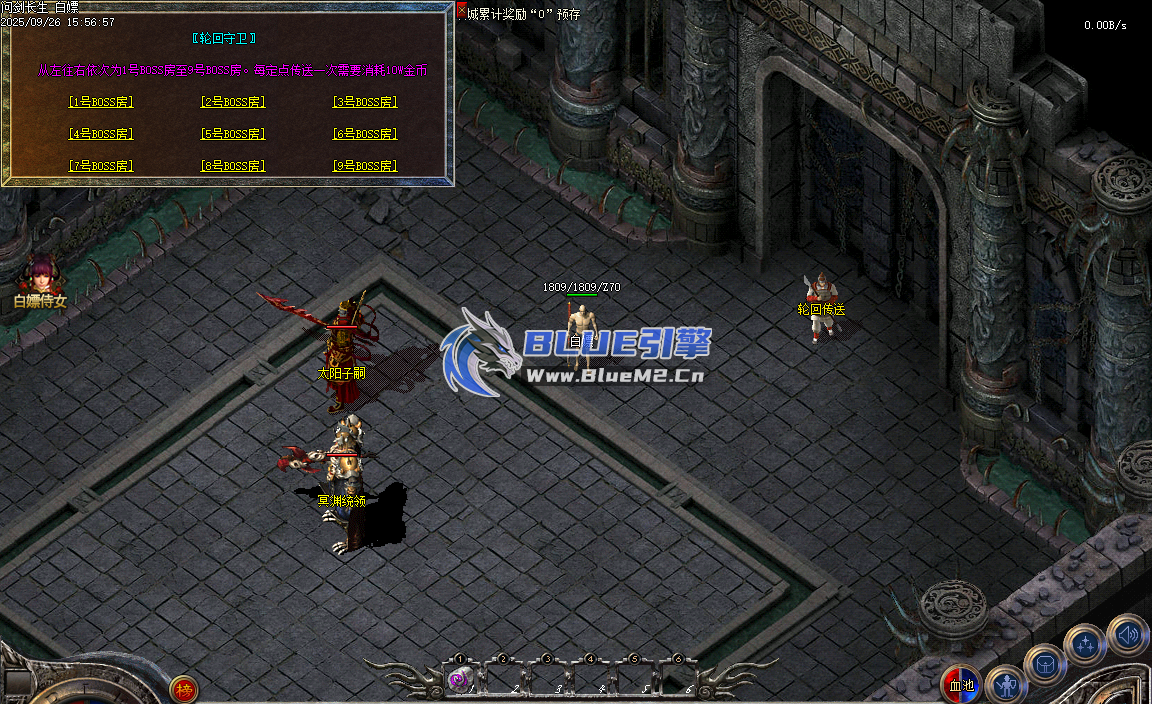
Task: Open the character equipment icon
Action: pos(1005,684)
